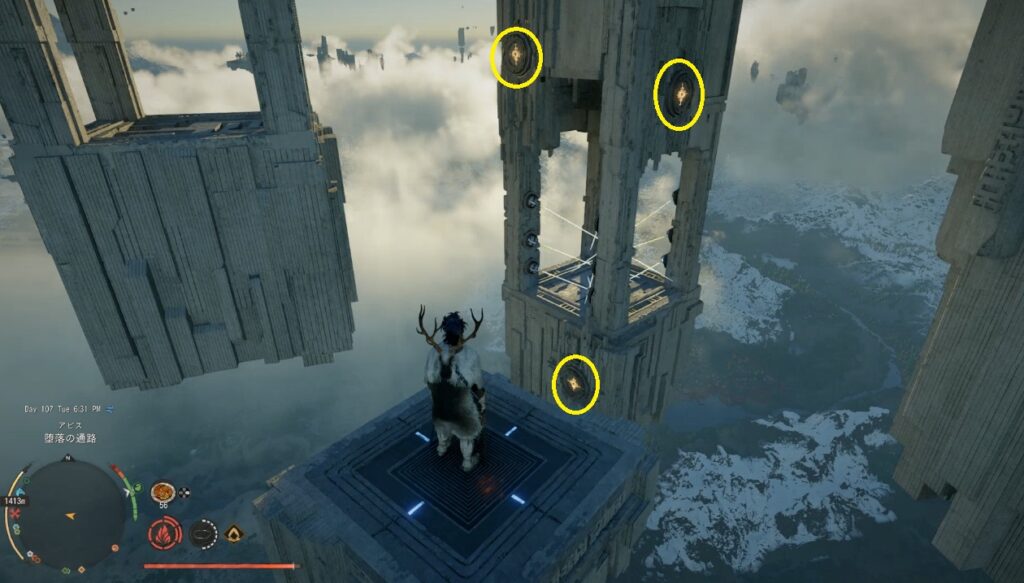1024x583 pixels.
Task: Click the orange player arrow on minimap
Action: click(73, 516)
